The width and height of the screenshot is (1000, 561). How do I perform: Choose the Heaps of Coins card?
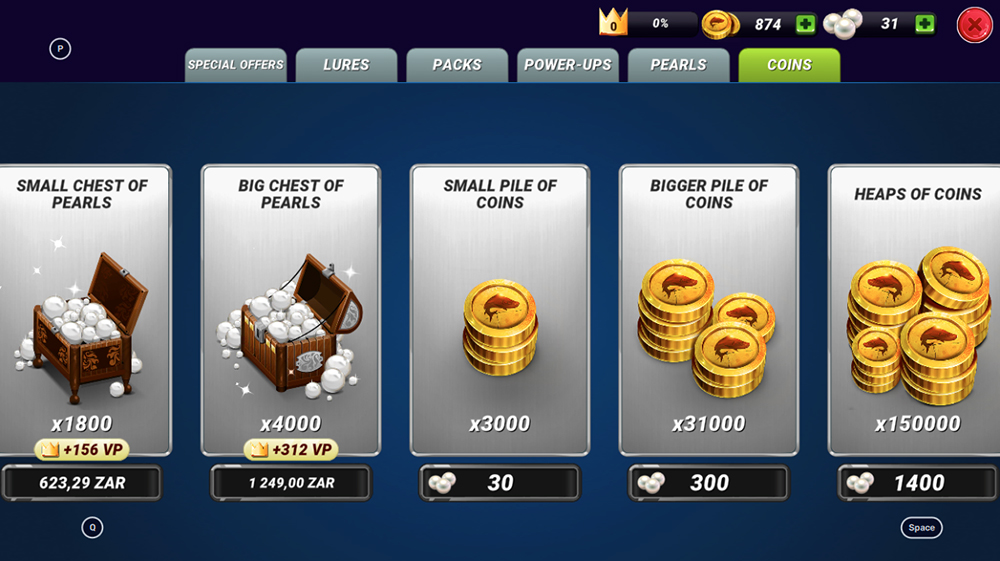pos(917,310)
